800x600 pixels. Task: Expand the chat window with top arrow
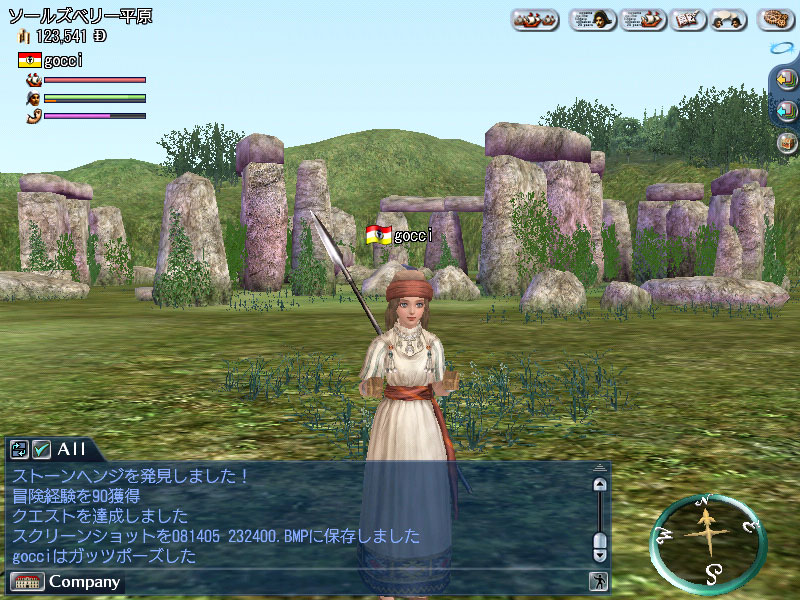600,467
